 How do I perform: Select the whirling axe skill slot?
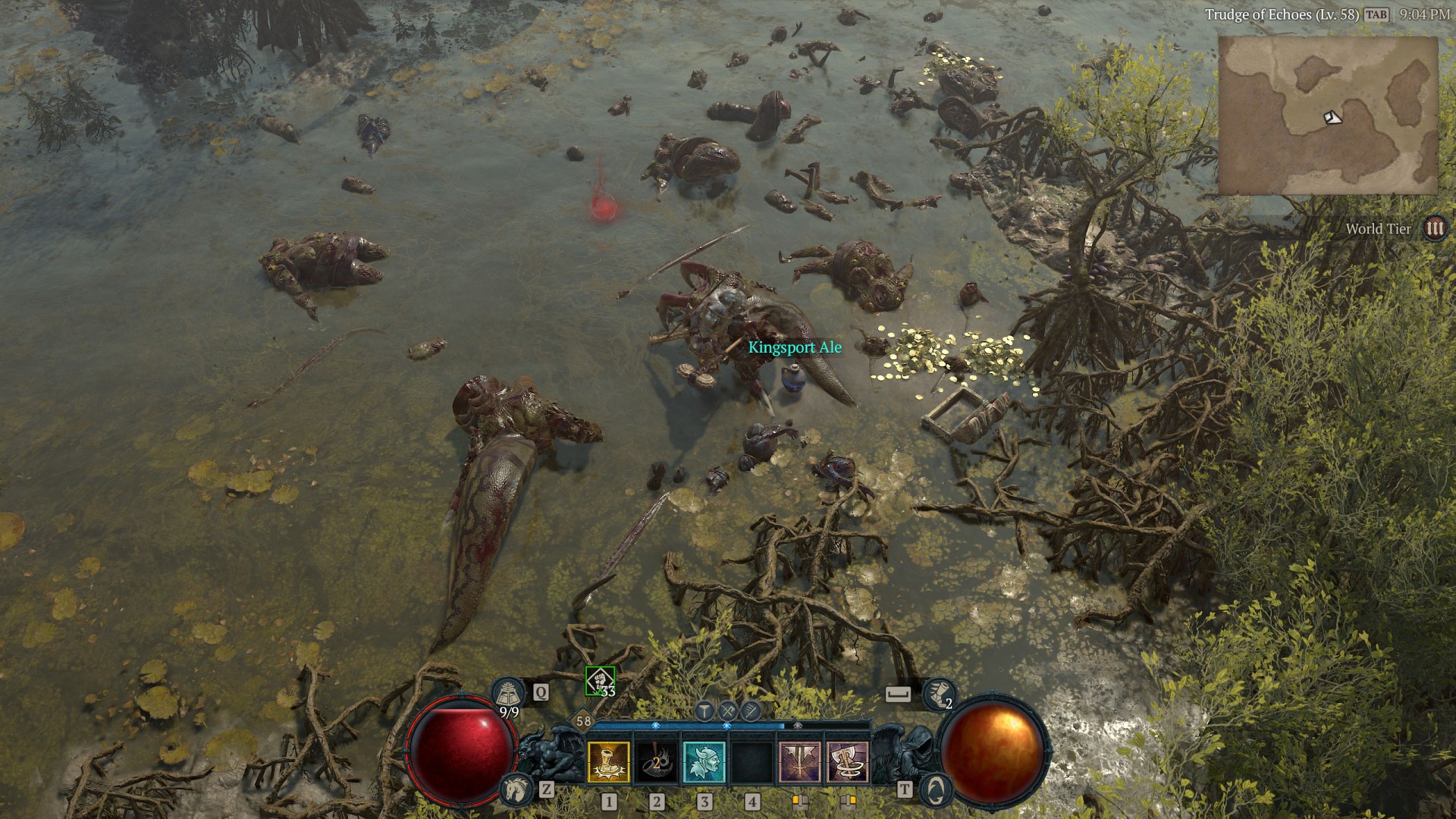[847, 761]
